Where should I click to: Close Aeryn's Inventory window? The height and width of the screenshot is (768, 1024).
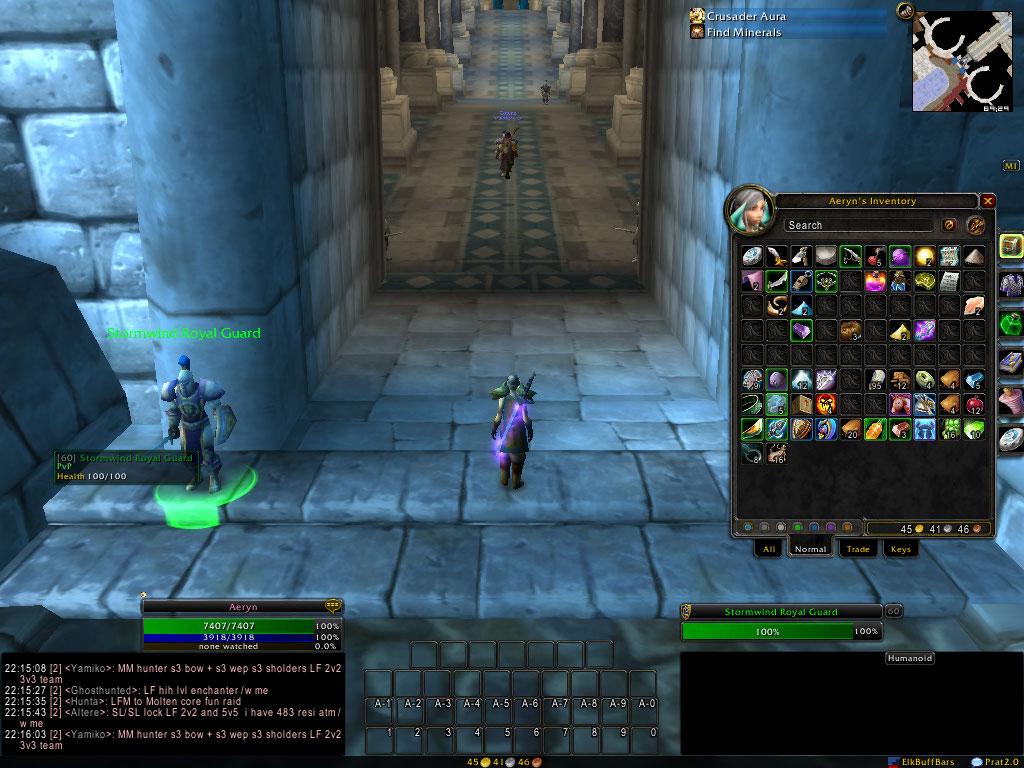pyautogui.click(x=988, y=201)
